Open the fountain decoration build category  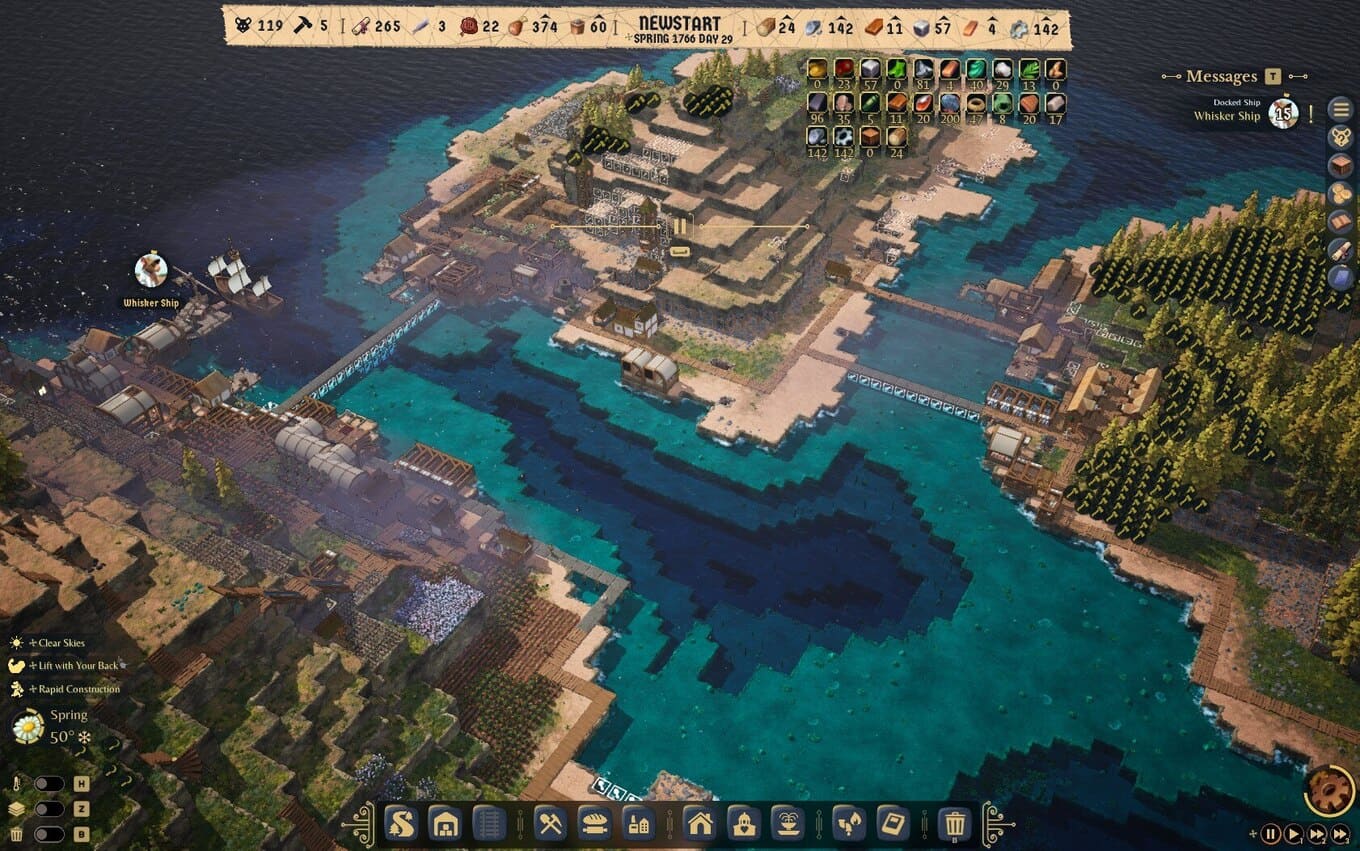point(786,823)
